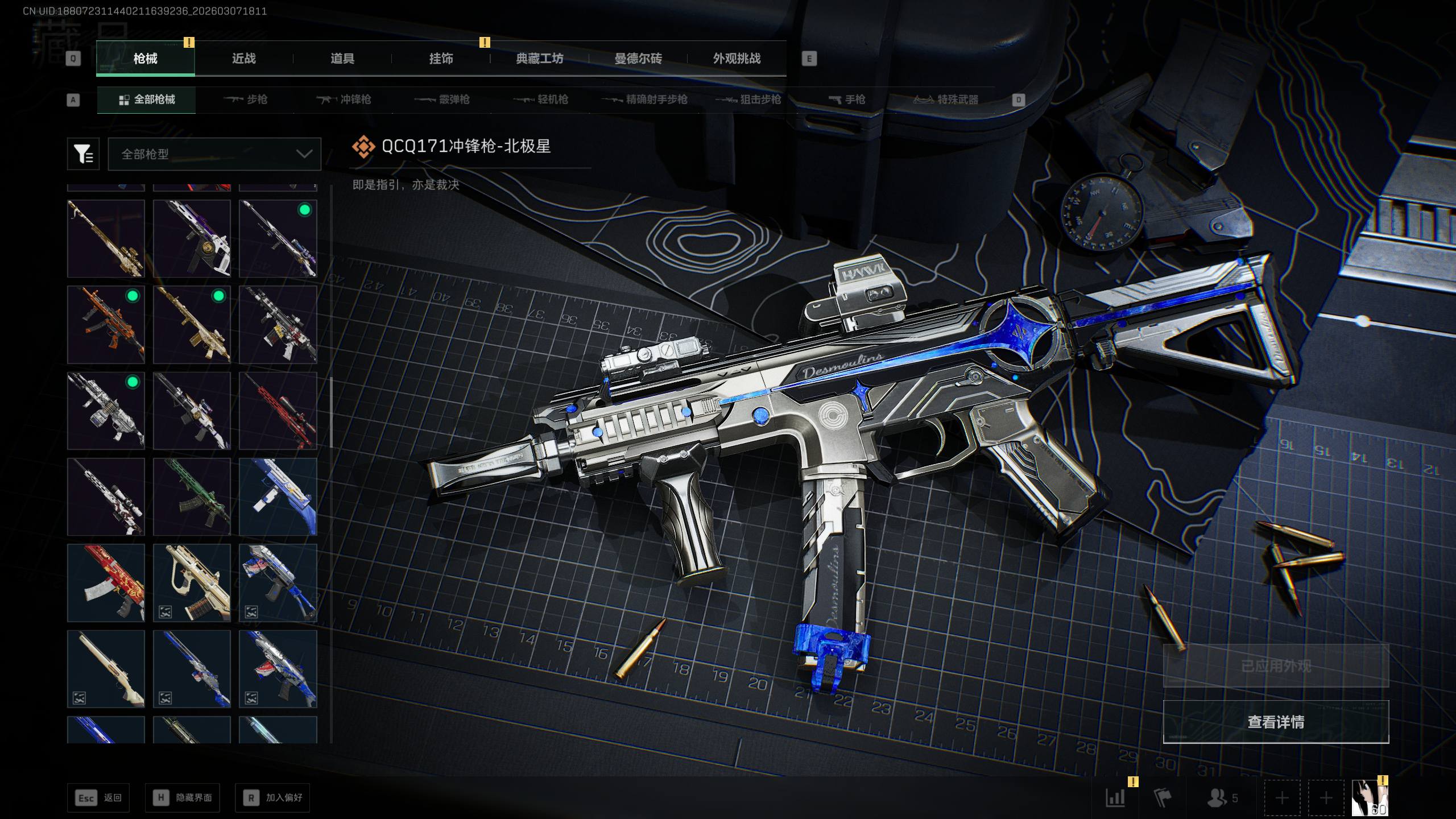Filter weapons by 步枪 rifles
The image size is (1456, 819).
pos(246,100)
